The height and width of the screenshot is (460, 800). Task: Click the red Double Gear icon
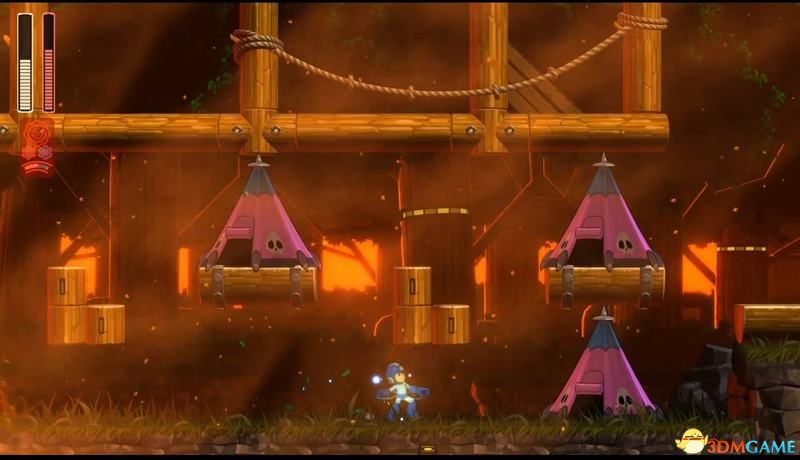(38, 134)
